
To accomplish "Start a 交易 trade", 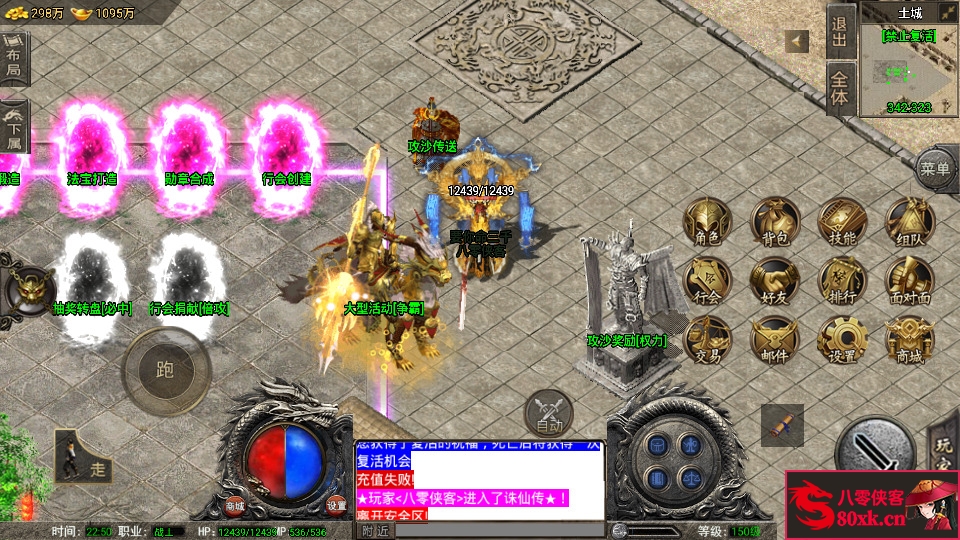I will coord(708,339).
